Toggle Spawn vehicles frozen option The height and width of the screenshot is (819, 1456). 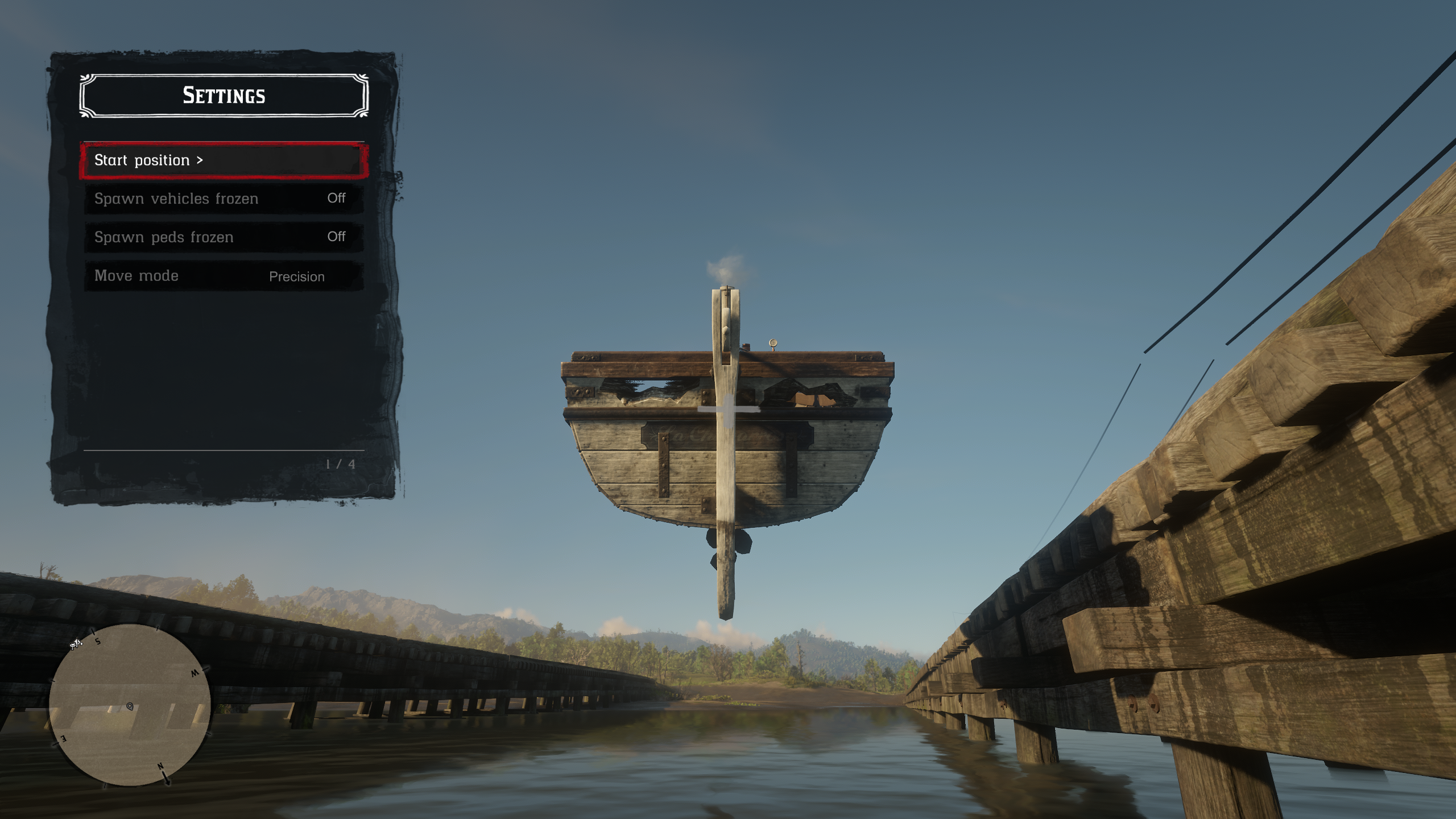pyautogui.click(x=223, y=198)
